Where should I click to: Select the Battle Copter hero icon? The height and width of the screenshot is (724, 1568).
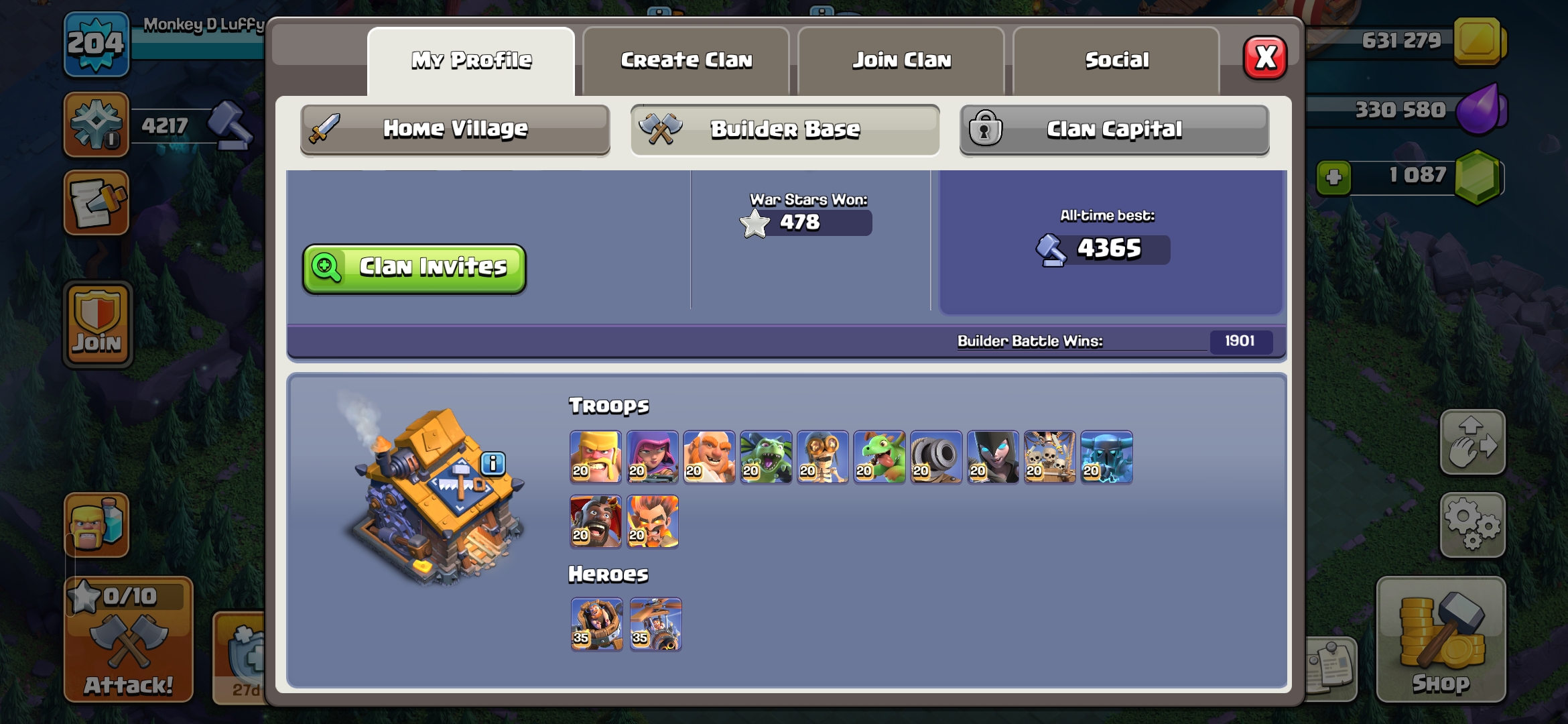click(655, 624)
